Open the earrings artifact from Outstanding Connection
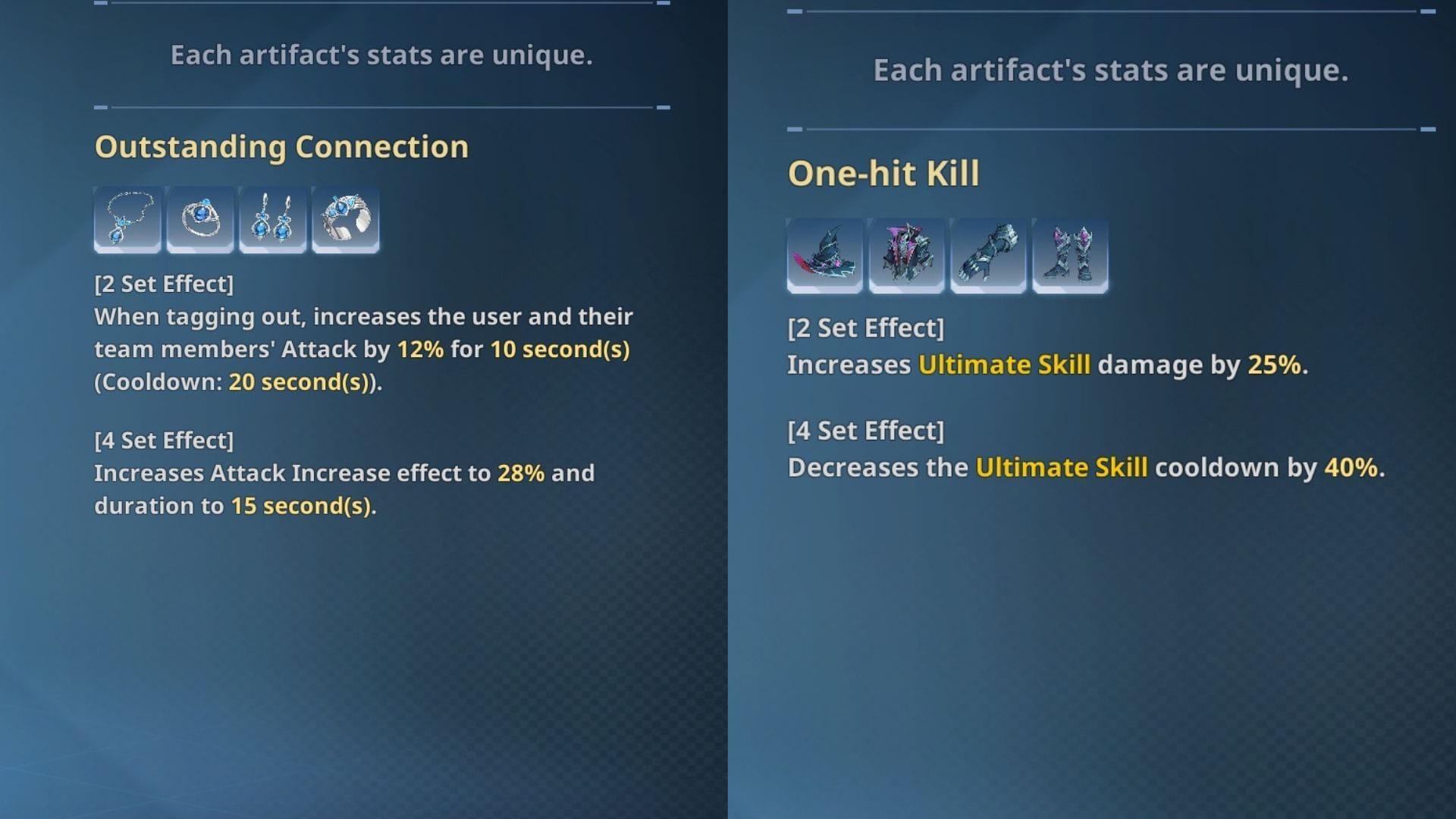This screenshot has width=1456, height=819. pos(271,220)
